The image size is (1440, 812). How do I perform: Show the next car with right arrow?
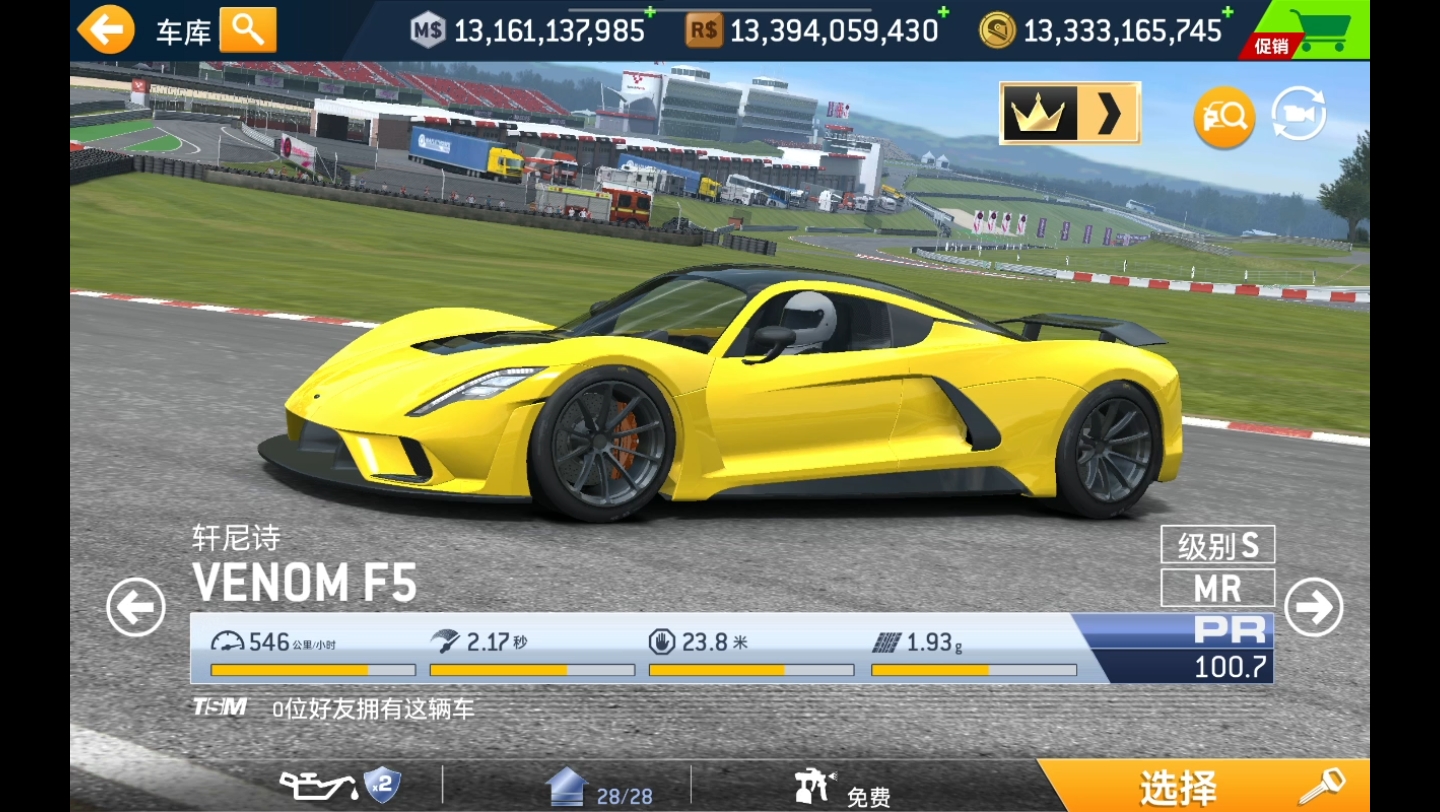click(x=1313, y=607)
